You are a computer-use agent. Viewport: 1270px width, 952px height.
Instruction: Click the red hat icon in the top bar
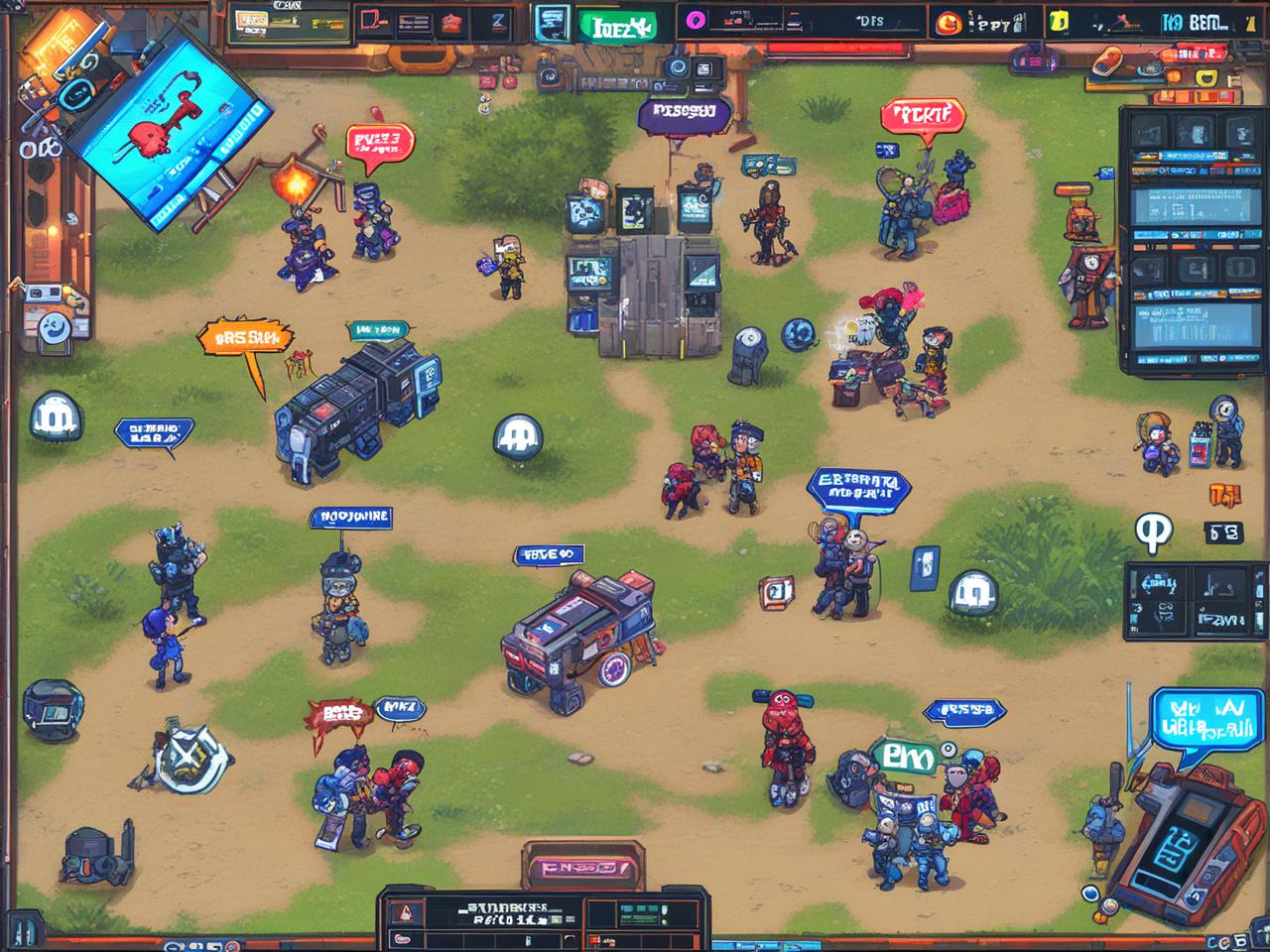click(x=451, y=22)
